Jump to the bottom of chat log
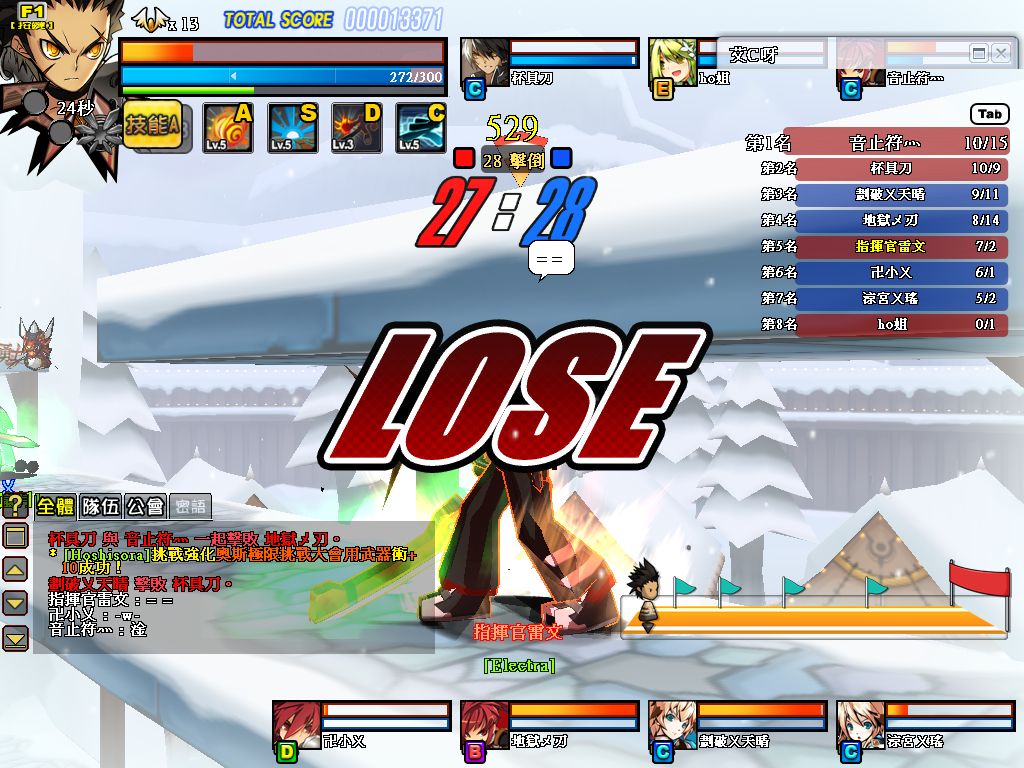The image size is (1024, 768). [x=15, y=637]
